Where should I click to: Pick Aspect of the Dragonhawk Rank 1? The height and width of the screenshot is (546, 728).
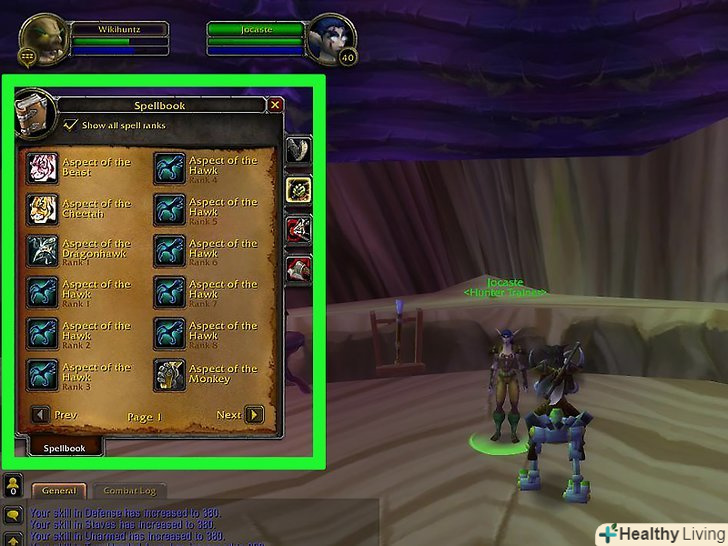[x=43, y=250]
